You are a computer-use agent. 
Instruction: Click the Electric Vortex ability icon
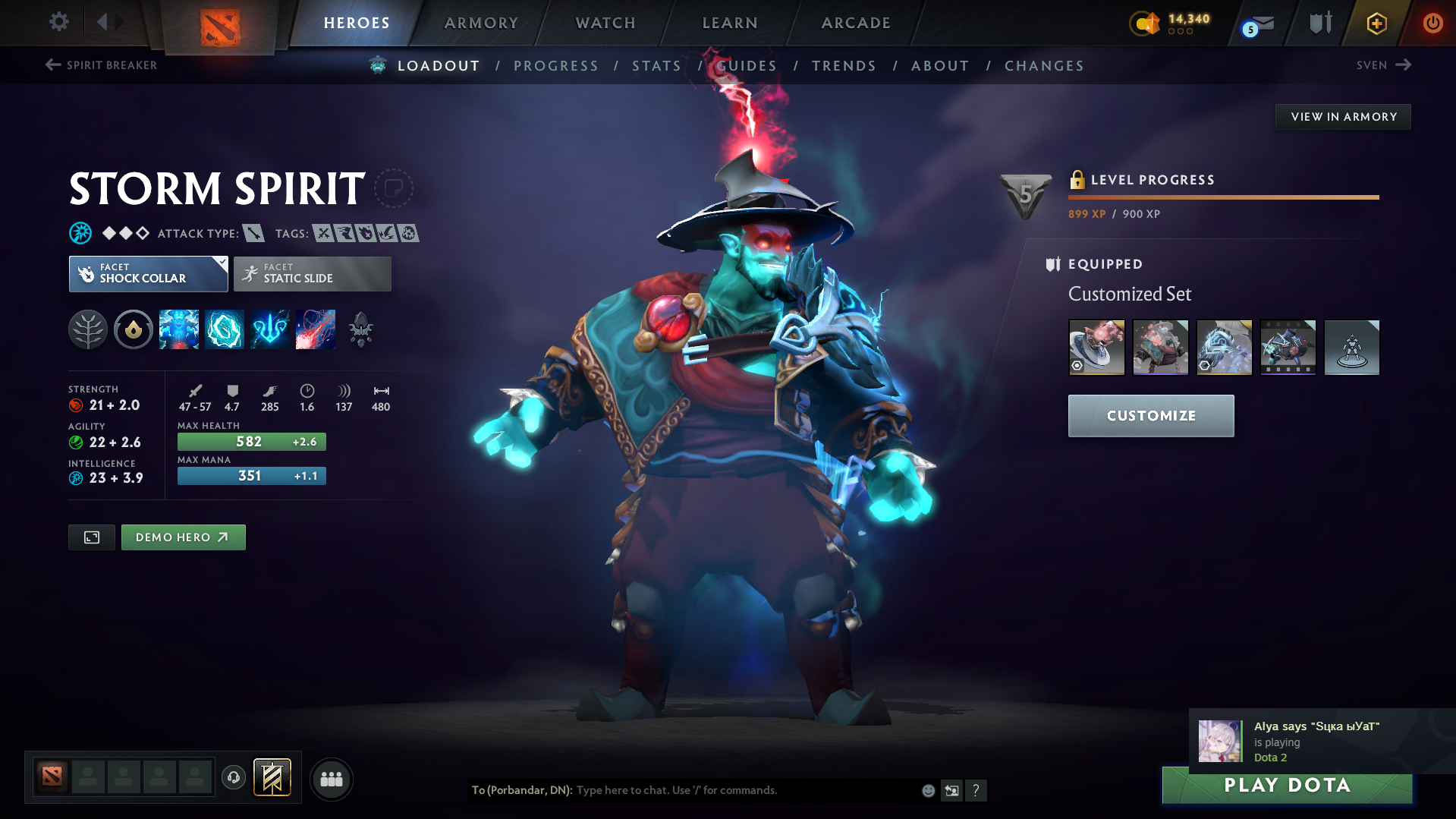(225, 329)
